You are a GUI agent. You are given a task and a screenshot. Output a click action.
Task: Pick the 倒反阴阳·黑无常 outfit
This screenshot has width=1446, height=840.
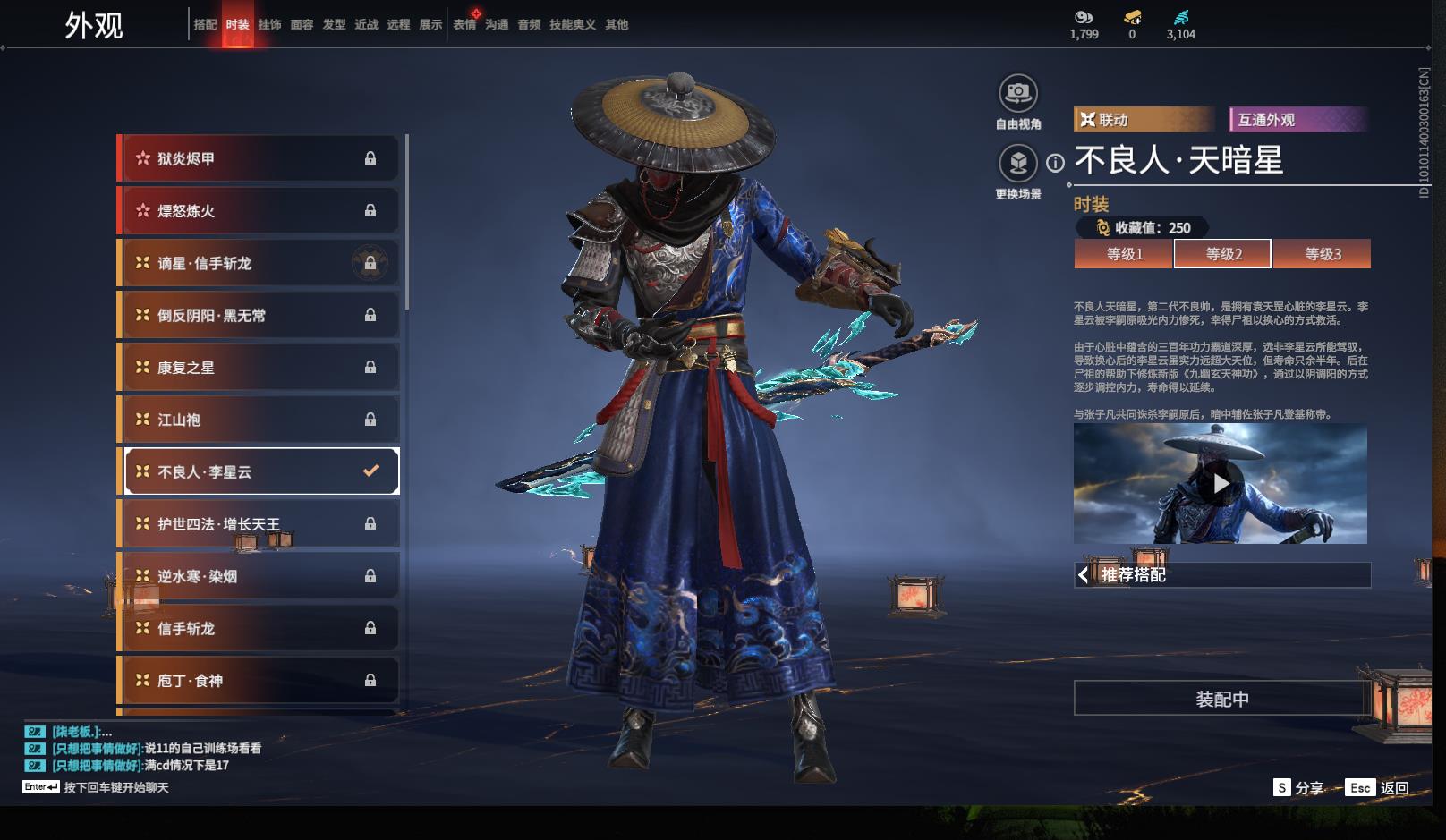coord(259,316)
